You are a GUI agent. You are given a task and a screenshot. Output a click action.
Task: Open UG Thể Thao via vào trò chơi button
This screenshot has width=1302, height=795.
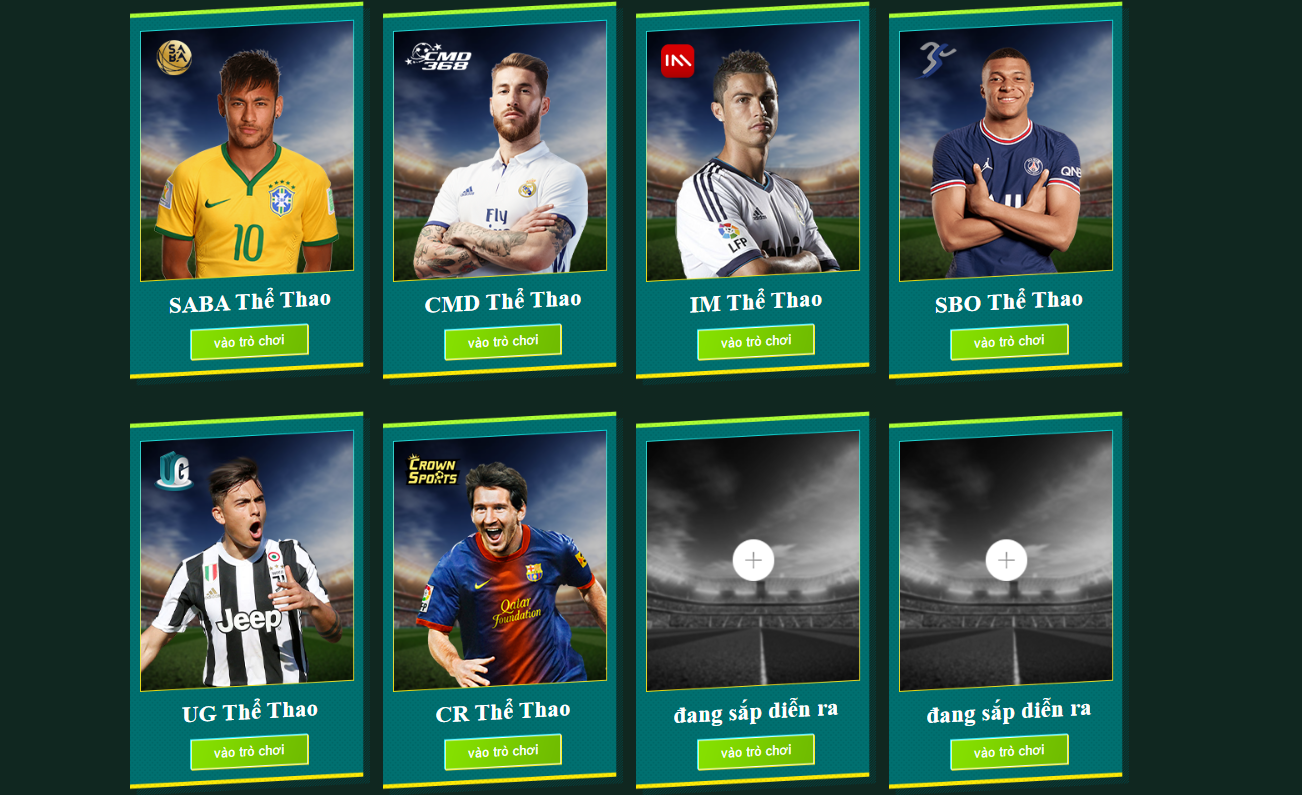point(248,750)
